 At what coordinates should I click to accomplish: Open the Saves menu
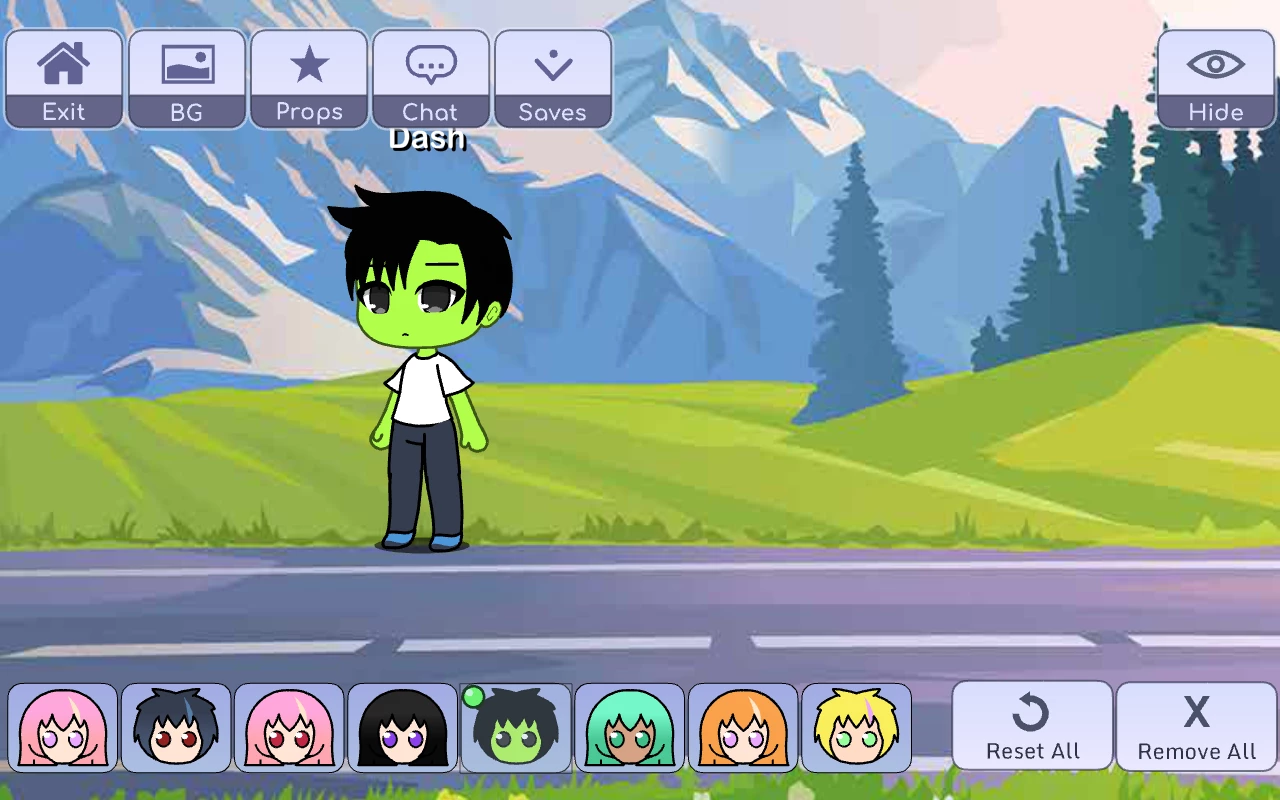pyautogui.click(x=553, y=79)
